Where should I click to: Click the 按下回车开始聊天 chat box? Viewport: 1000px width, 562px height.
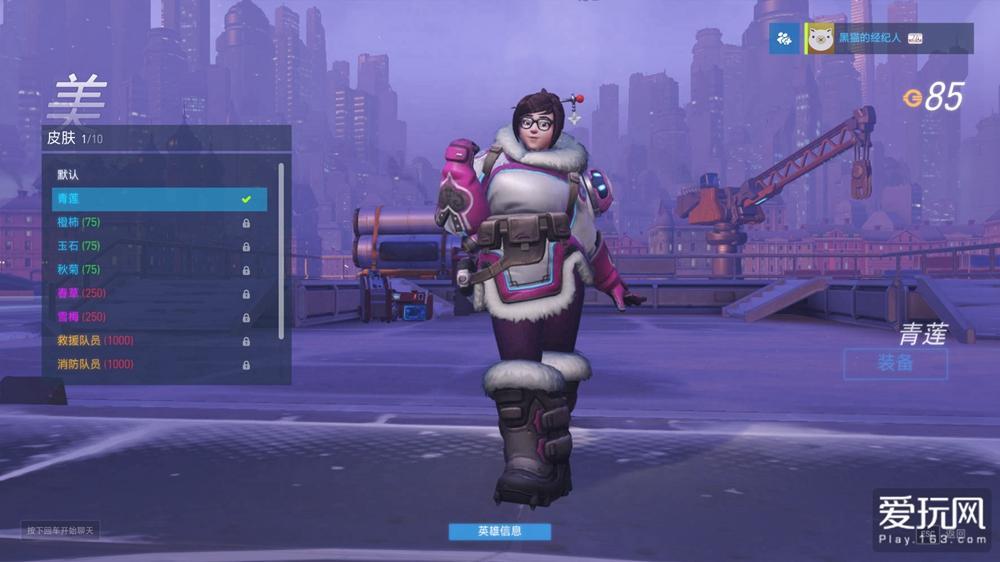(x=61, y=531)
